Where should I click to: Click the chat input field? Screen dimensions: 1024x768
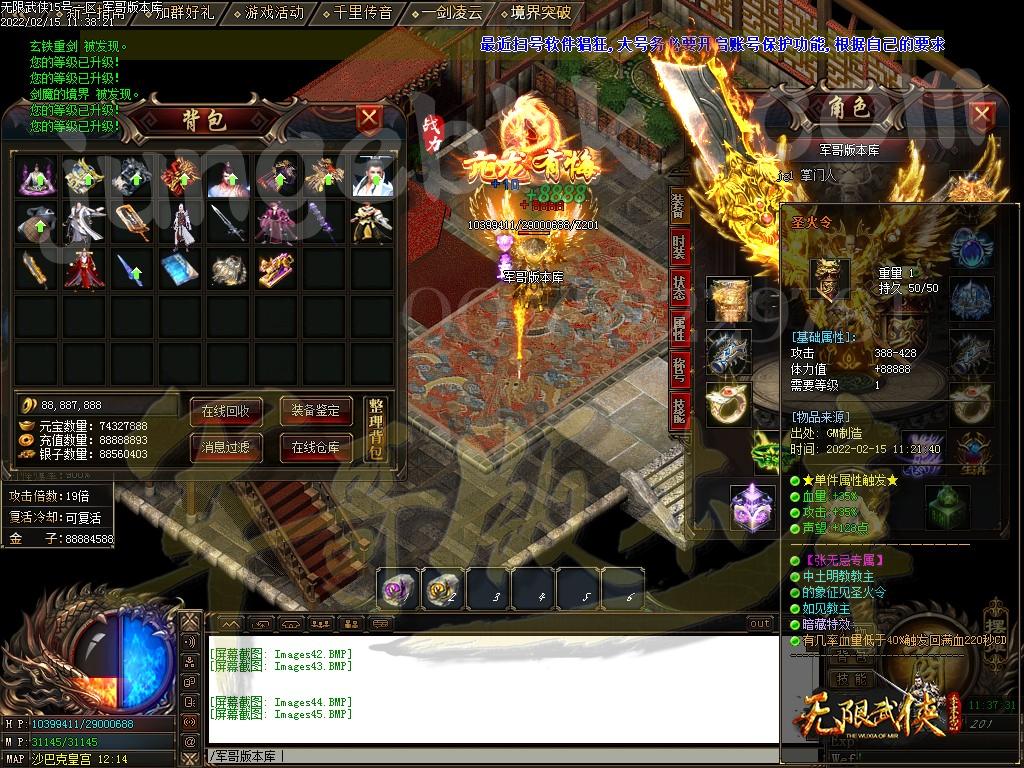tap(490, 756)
